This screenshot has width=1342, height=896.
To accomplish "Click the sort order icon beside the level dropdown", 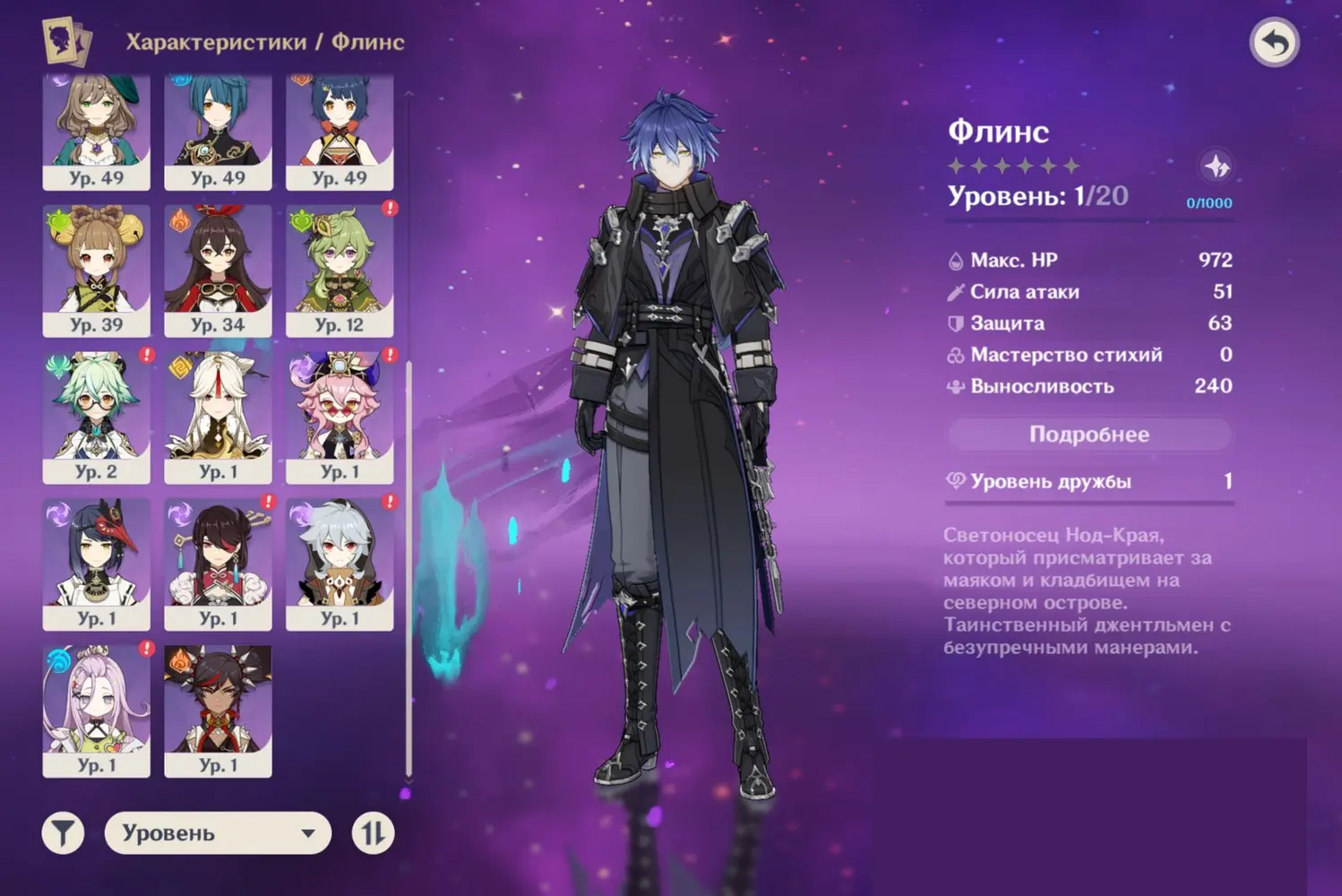I will click(372, 832).
